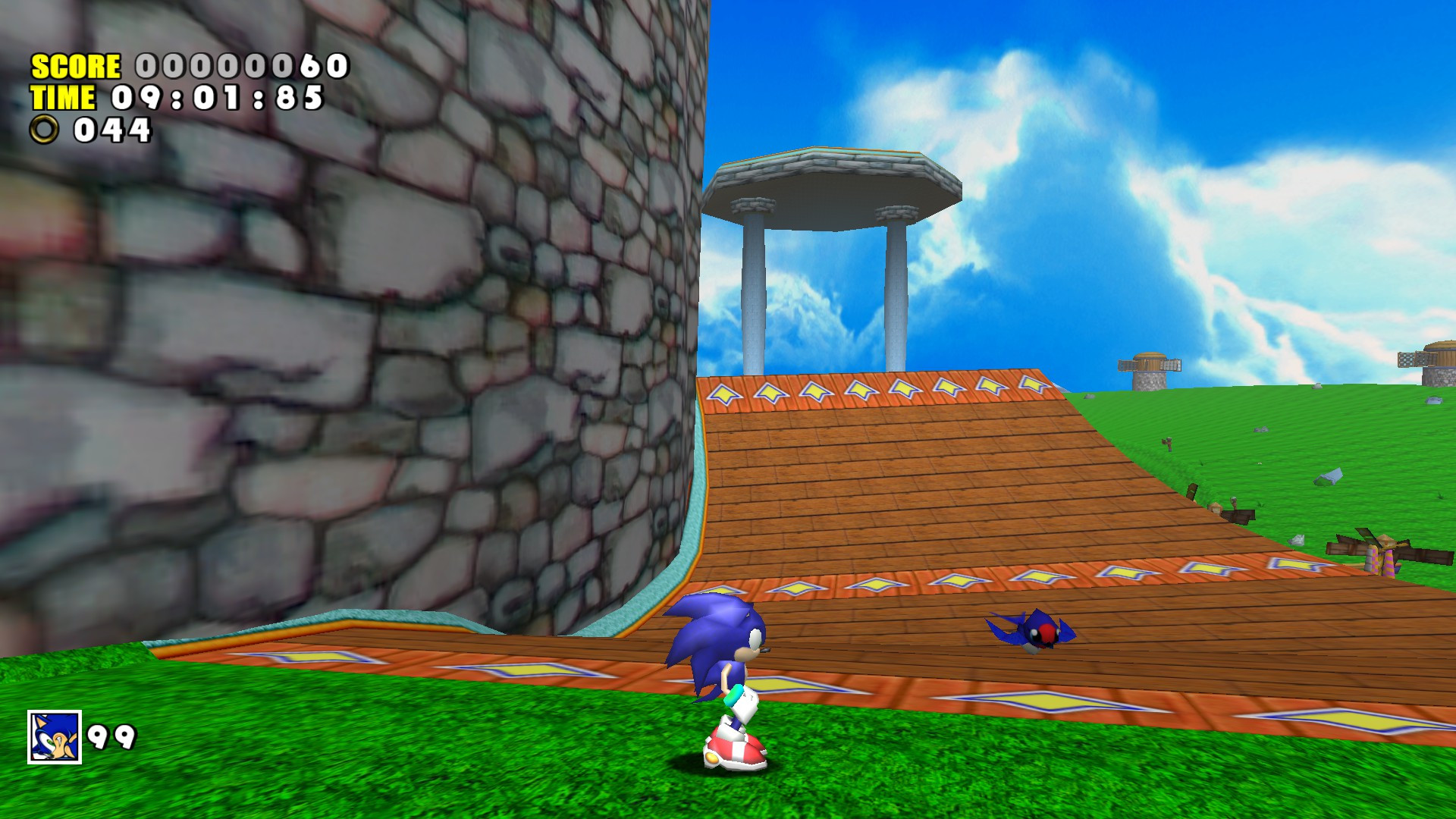The height and width of the screenshot is (819, 1456).
Task: Select the HUD time row
Action: 174,99
